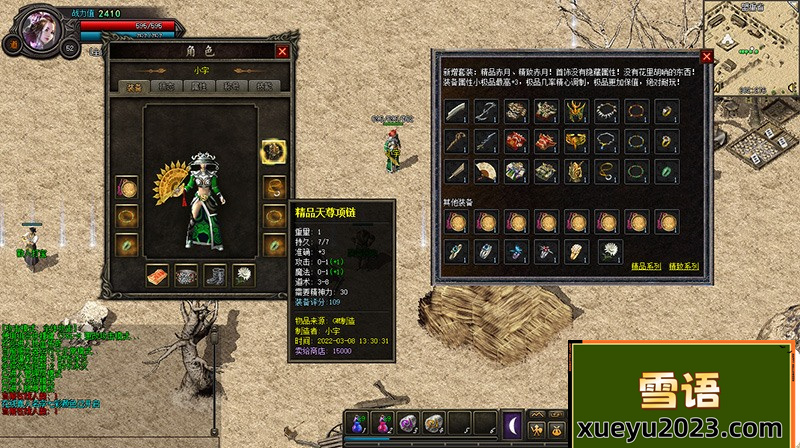Switch to the 装备 equipment tab
The image size is (800, 448).
133,87
